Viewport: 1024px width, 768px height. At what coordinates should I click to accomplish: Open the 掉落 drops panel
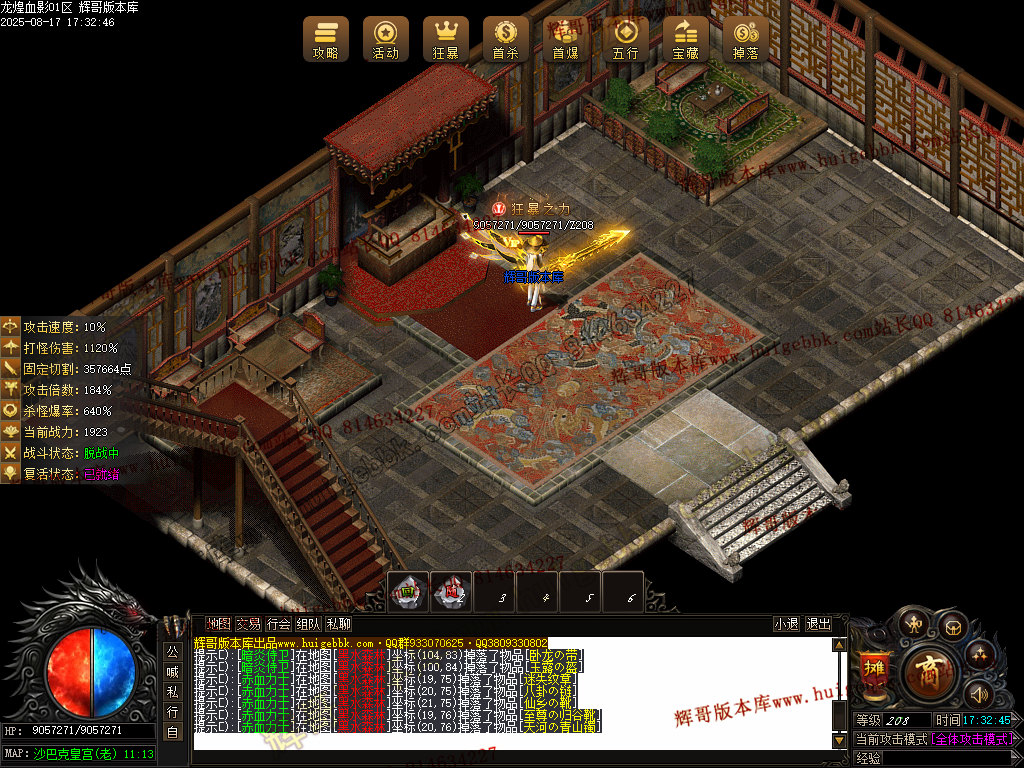coord(746,39)
